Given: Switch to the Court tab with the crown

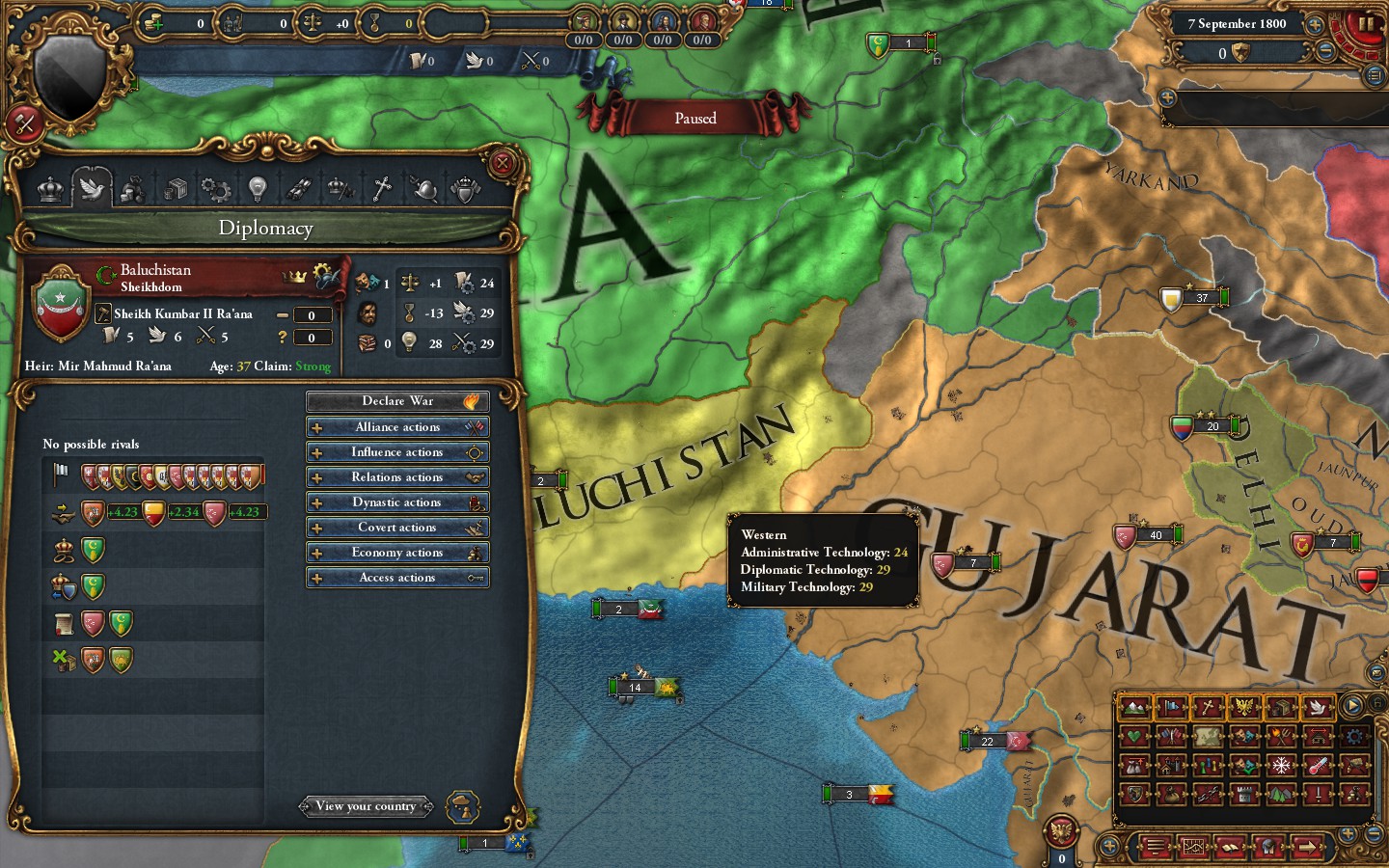Looking at the screenshot, I should click(x=51, y=189).
